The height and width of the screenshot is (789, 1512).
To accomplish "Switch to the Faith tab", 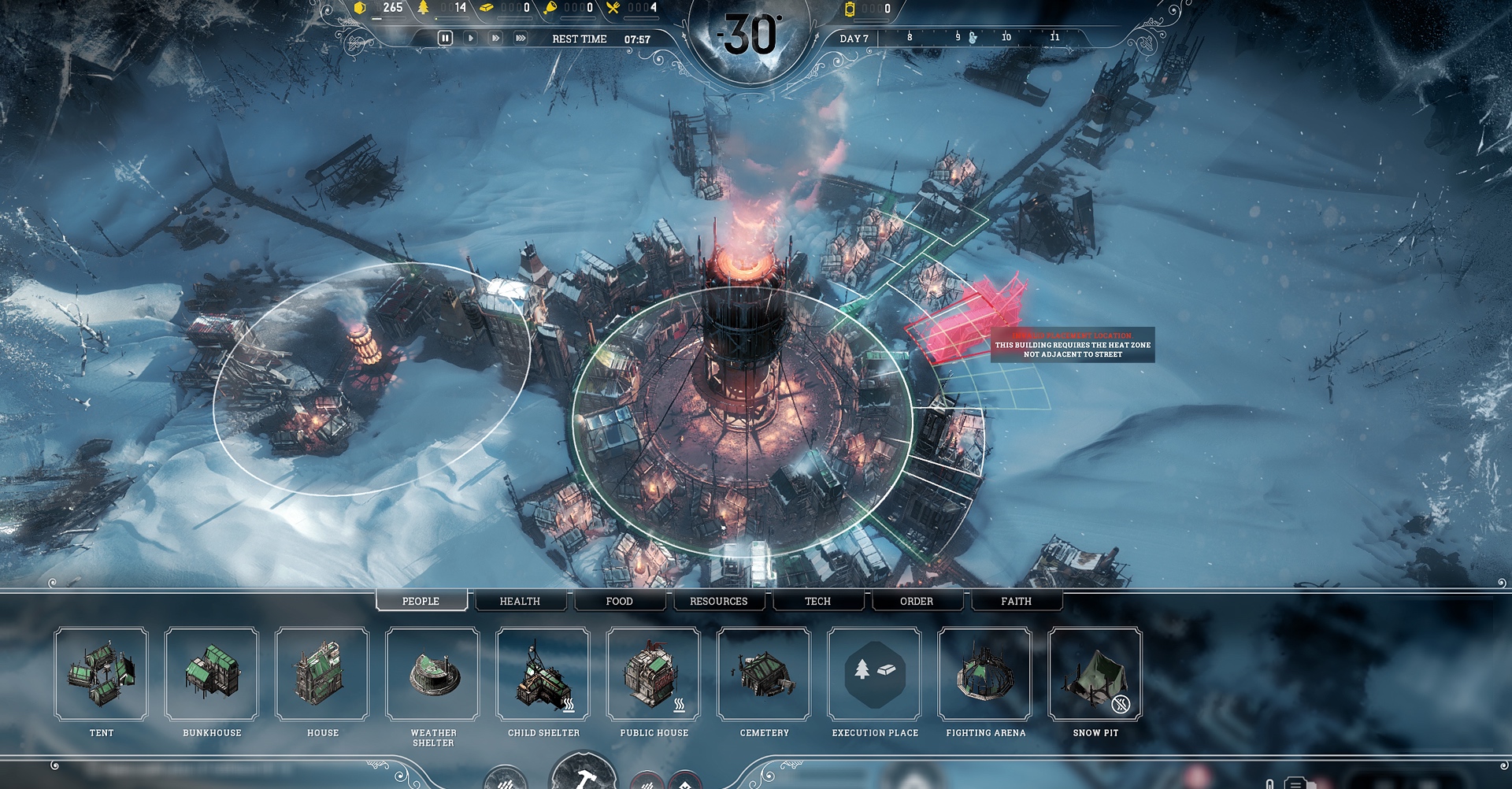I will [x=1016, y=601].
